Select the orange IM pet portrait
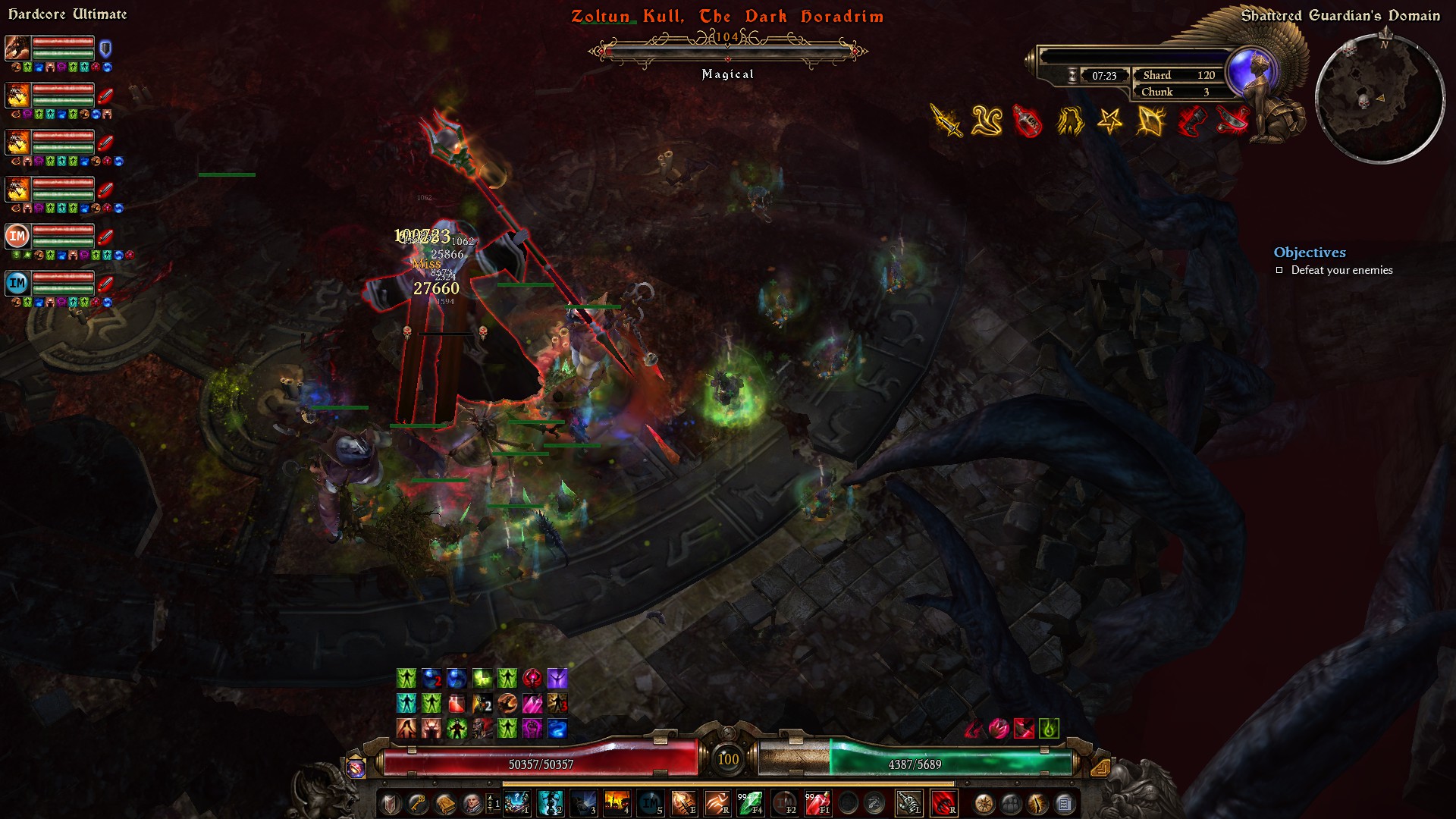The width and height of the screenshot is (1456, 819). pyautogui.click(x=17, y=236)
